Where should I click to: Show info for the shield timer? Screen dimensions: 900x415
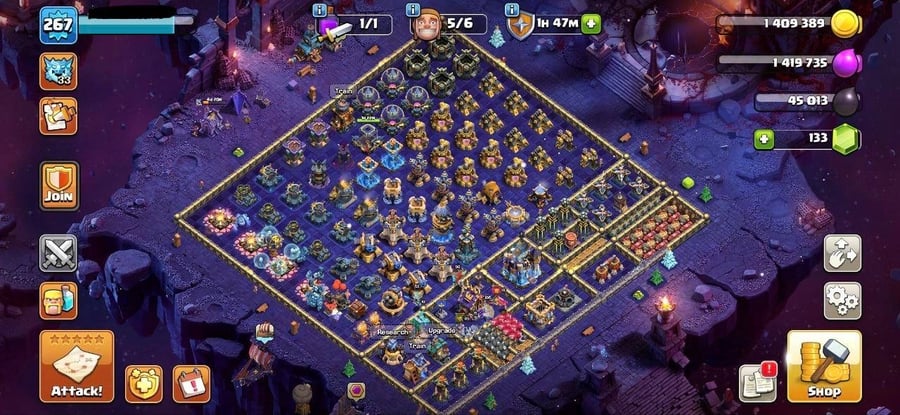tap(513, 9)
